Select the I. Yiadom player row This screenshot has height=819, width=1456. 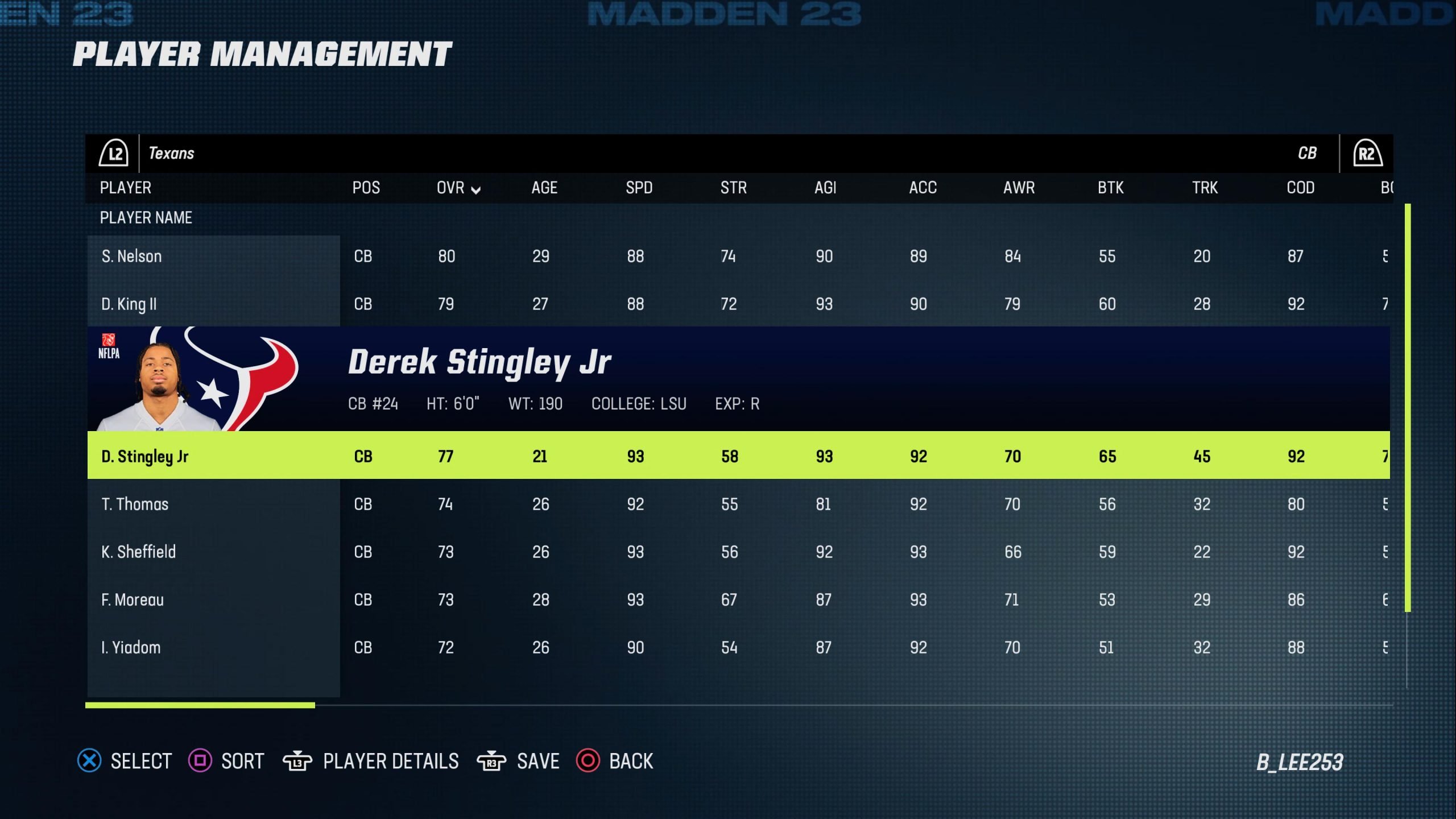[x=131, y=648]
